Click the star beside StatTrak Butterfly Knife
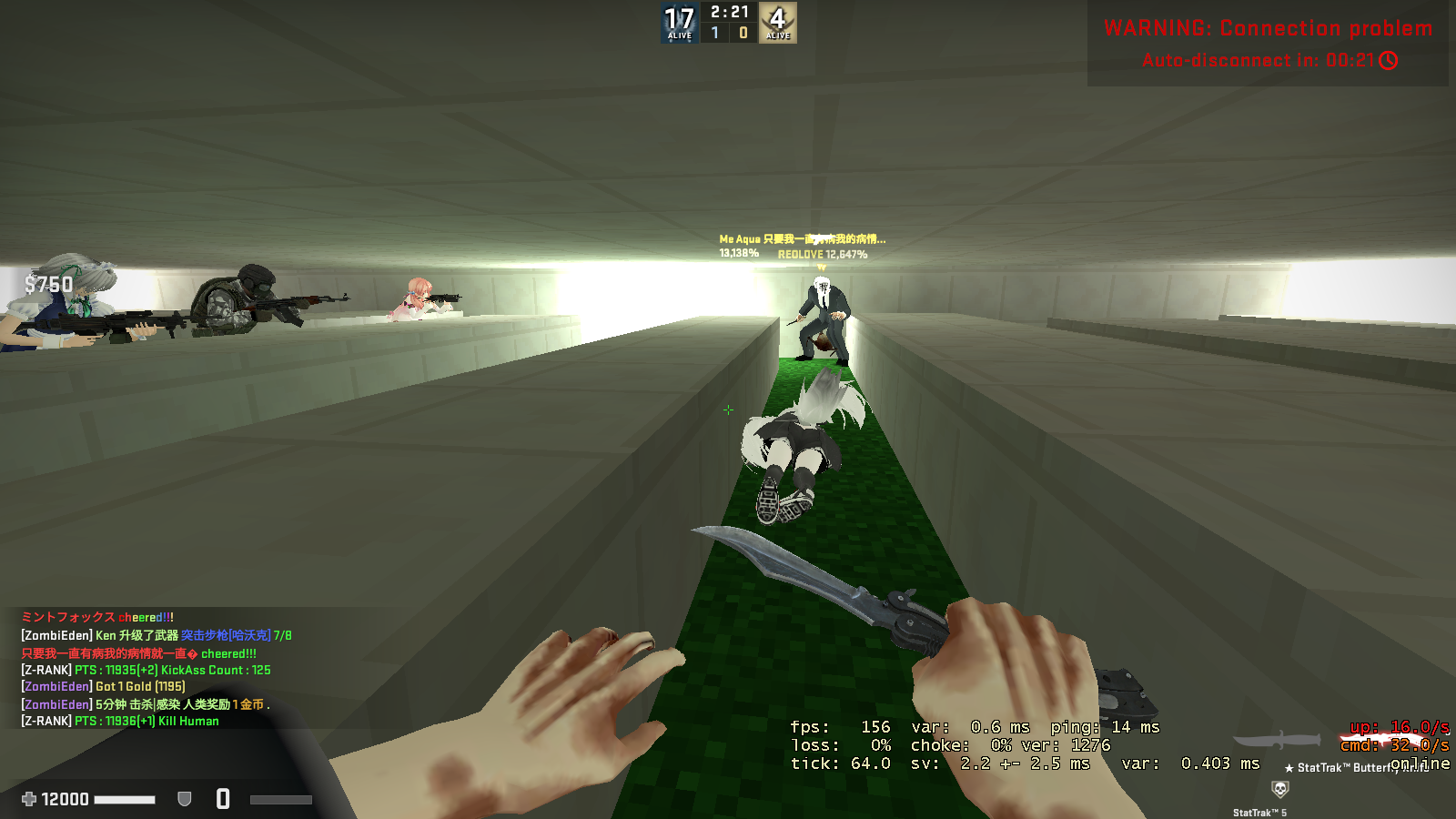 pyautogui.click(x=1289, y=767)
